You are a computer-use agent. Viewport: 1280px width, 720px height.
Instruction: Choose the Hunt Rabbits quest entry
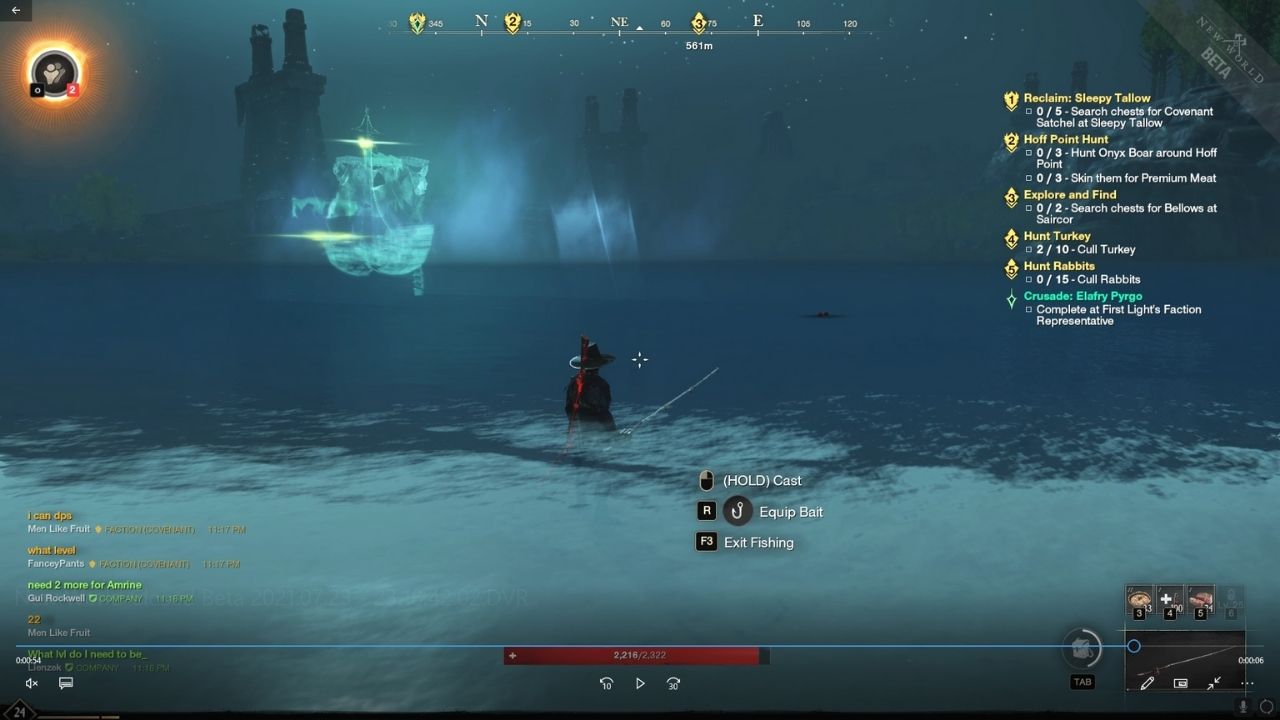point(1058,266)
